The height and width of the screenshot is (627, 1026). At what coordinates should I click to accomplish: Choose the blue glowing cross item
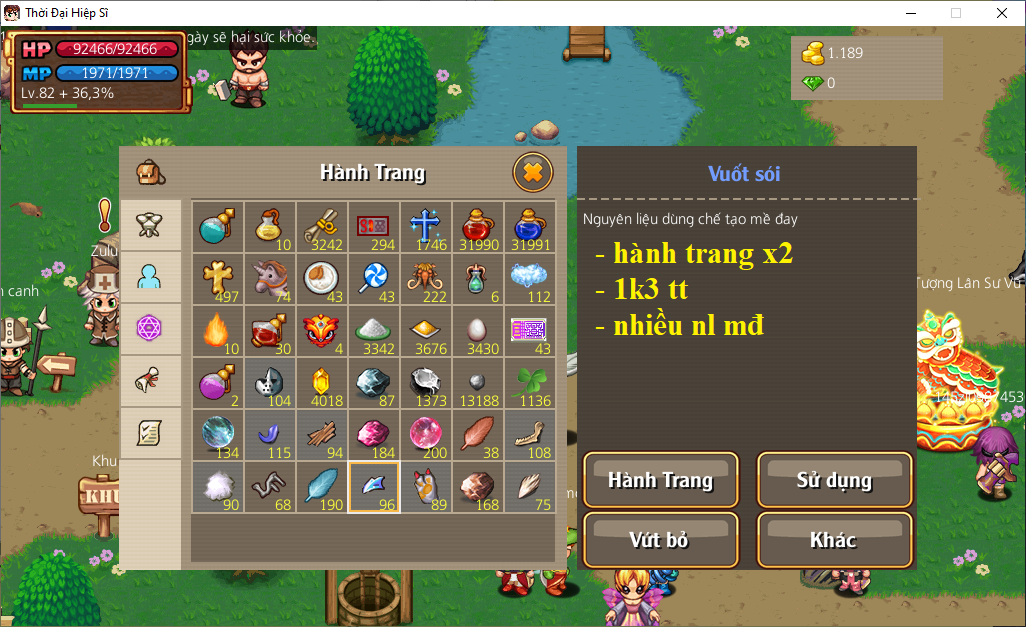pyautogui.click(x=426, y=226)
